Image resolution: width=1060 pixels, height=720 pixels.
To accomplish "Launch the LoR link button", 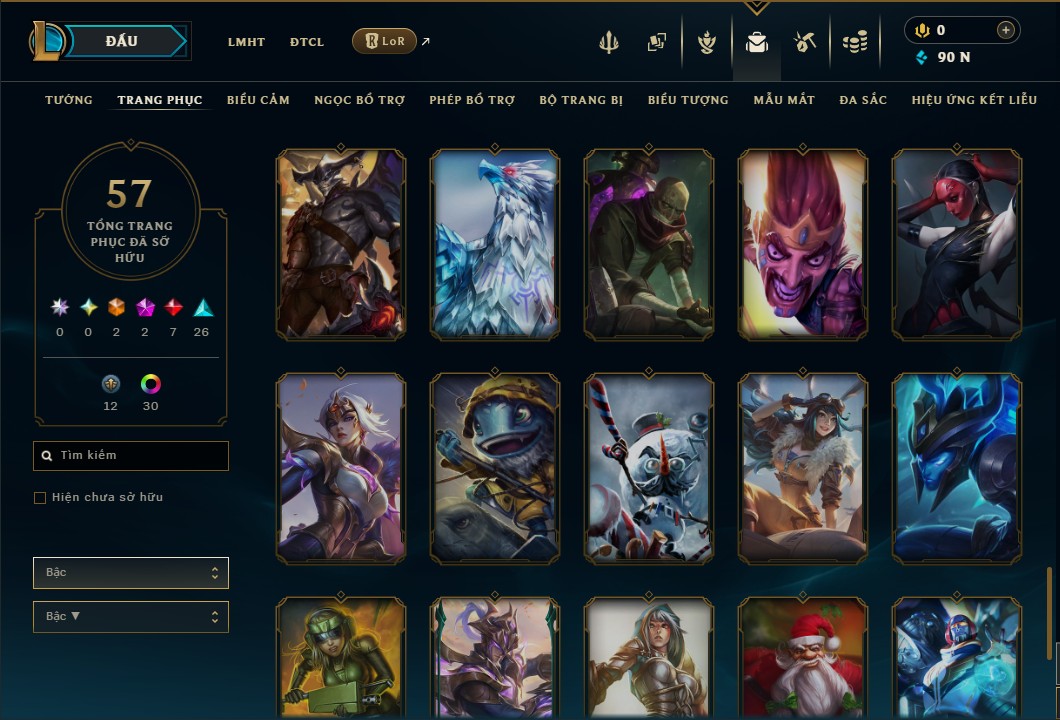I will (384, 41).
